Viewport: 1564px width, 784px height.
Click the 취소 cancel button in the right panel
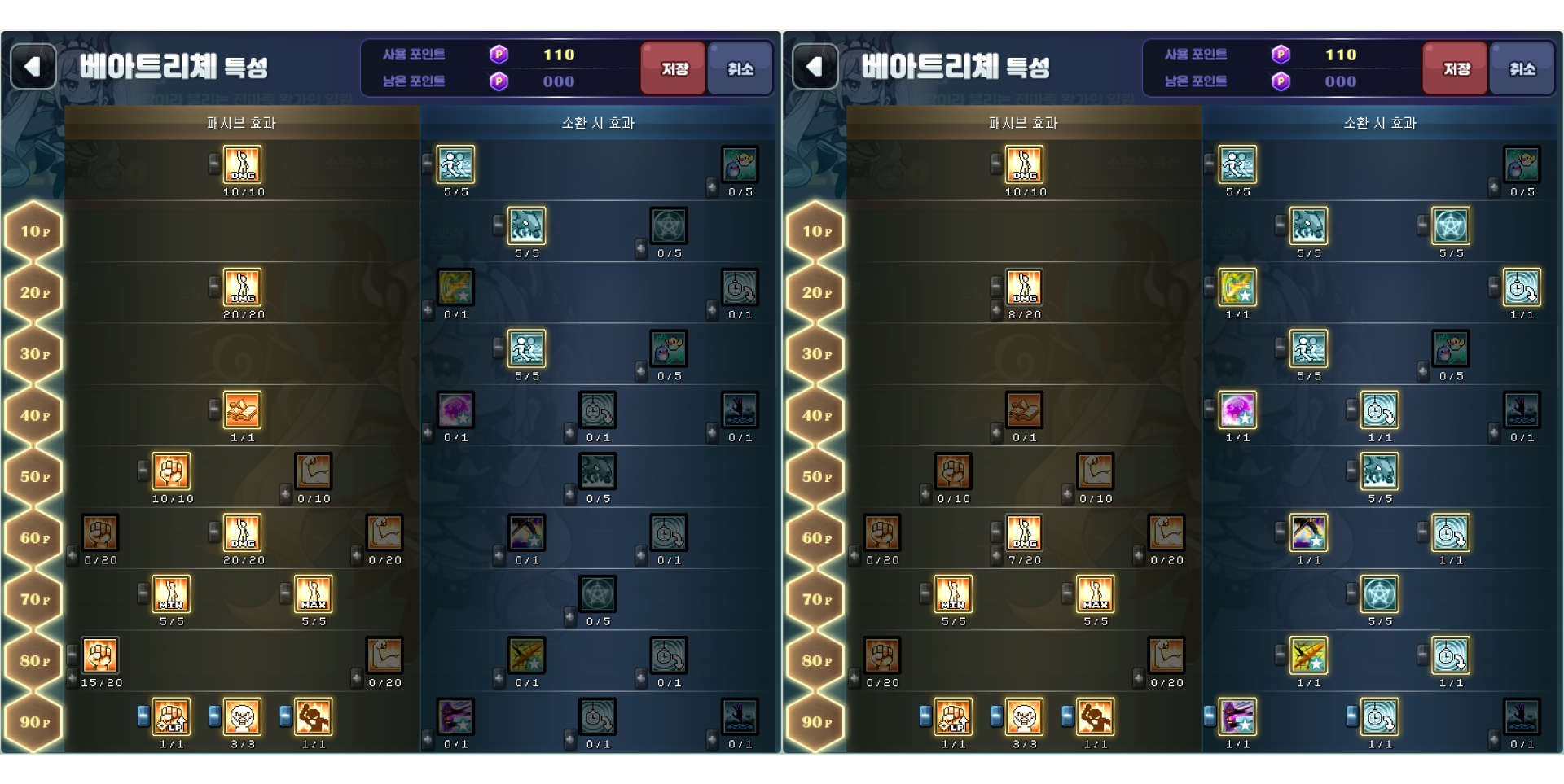1522,68
